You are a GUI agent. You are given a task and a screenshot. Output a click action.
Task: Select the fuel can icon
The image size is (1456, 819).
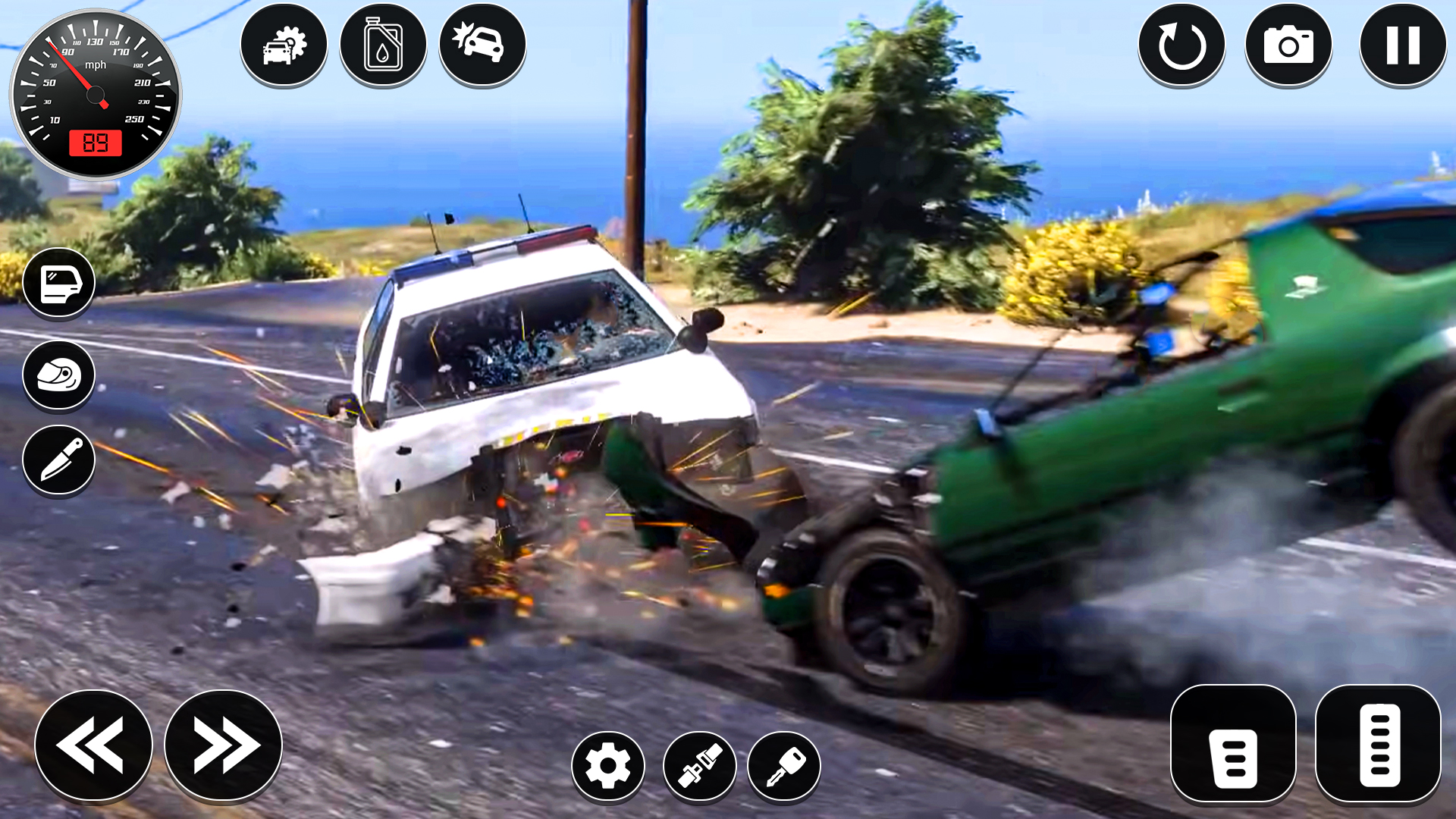click(x=384, y=45)
